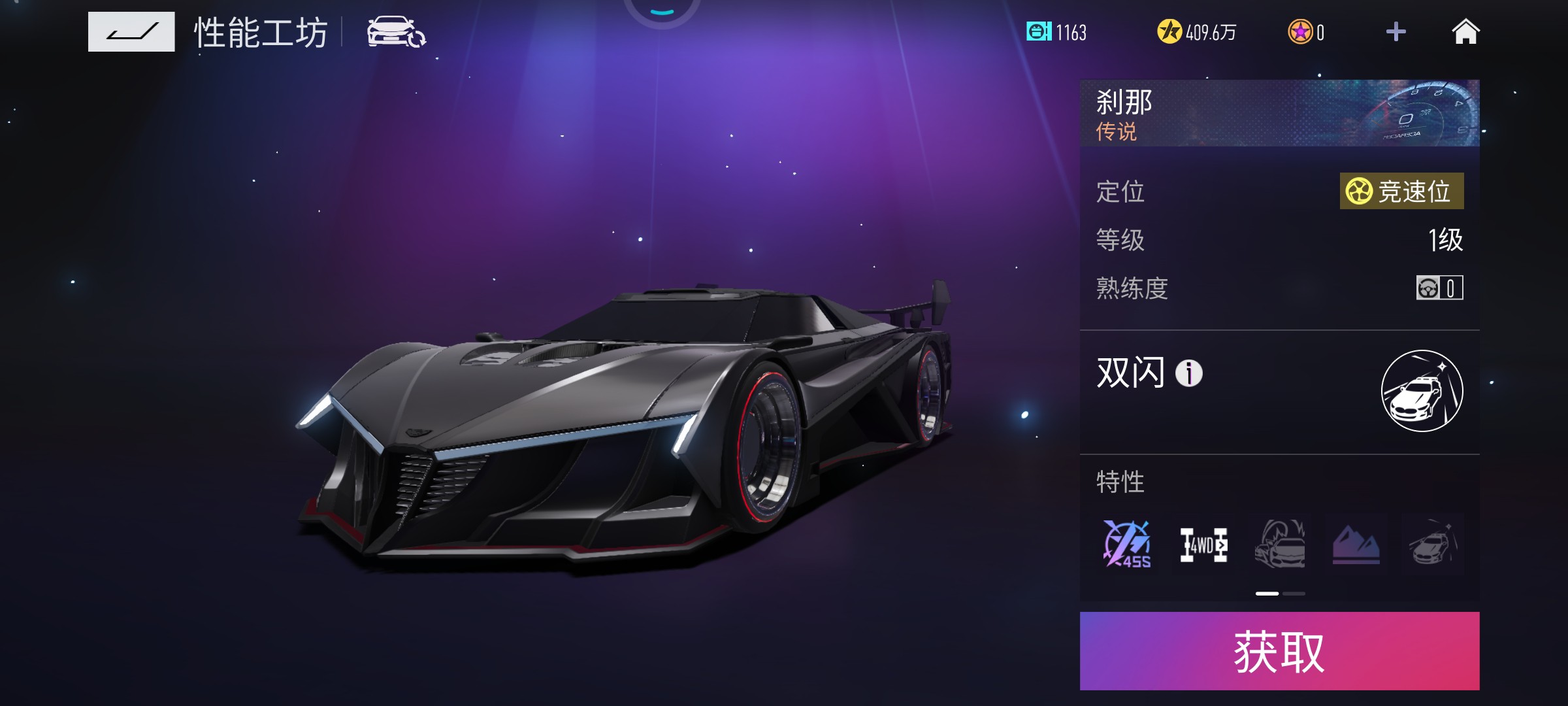The width and height of the screenshot is (1568, 706).
Task: Tap the plus button to add currency
Action: (1396, 32)
